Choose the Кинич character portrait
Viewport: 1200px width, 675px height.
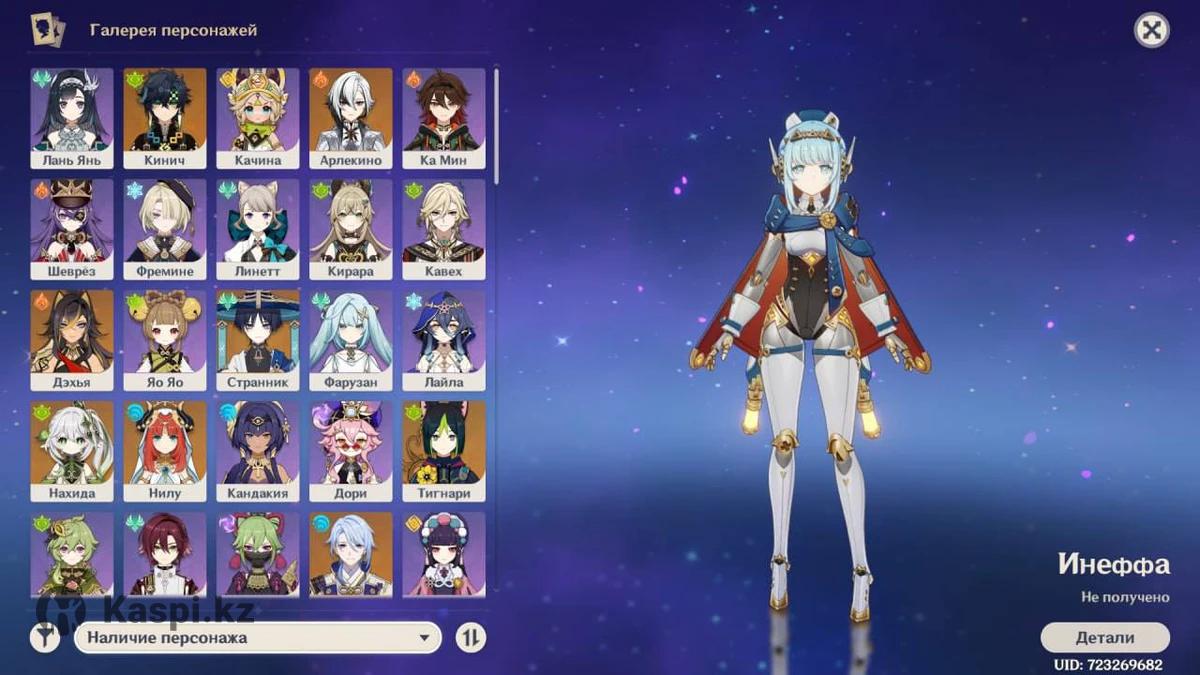click(x=165, y=117)
